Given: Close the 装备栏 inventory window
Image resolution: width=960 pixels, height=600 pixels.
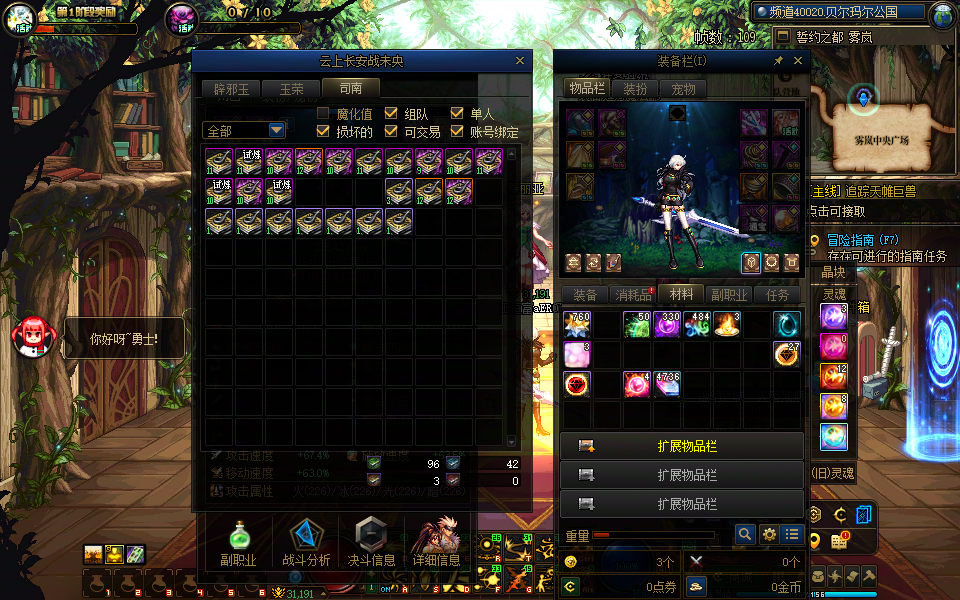Looking at the screenshot, I should (798, 61).
